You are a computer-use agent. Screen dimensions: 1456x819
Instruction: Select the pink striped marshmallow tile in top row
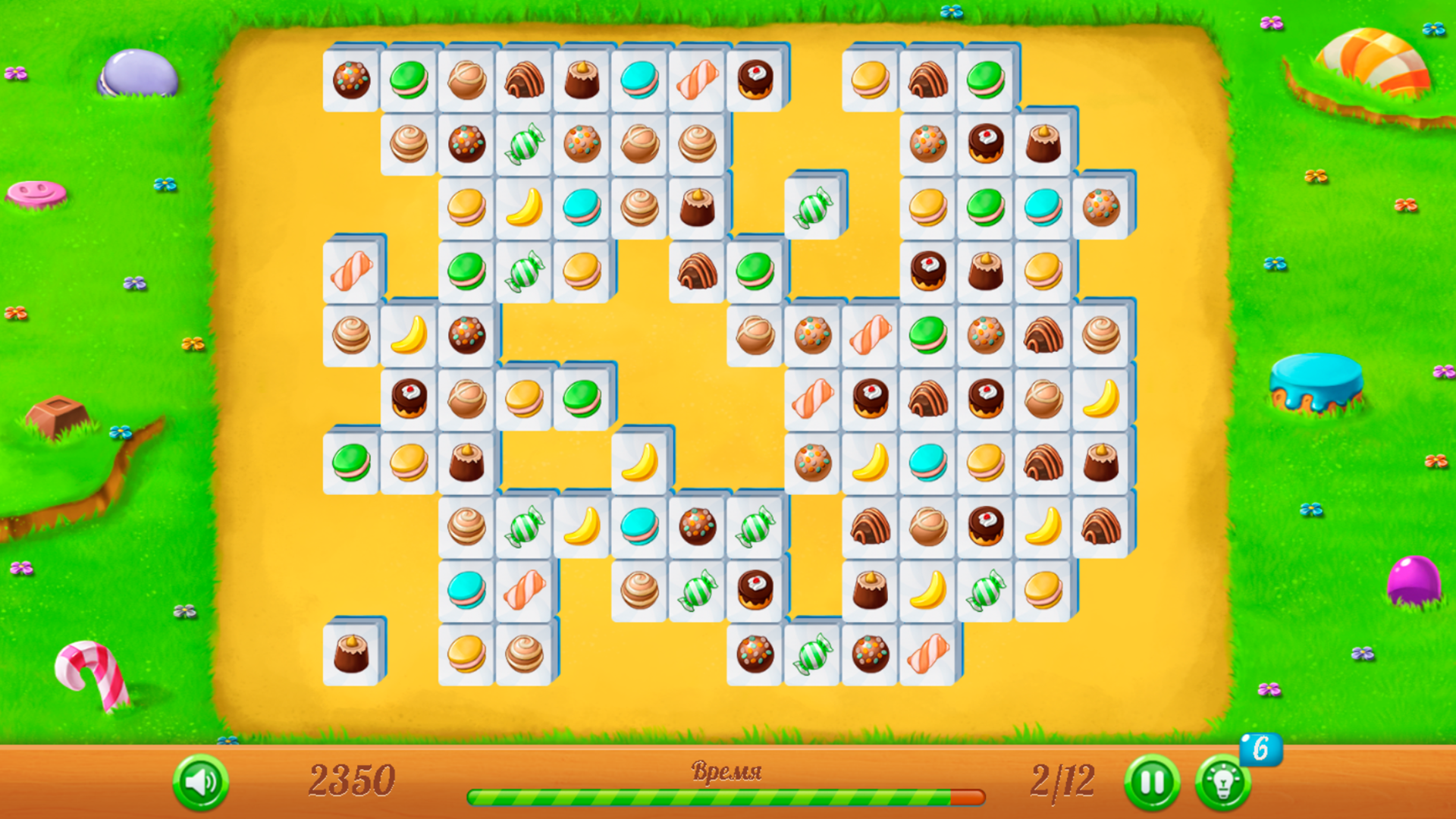point(697,79)
